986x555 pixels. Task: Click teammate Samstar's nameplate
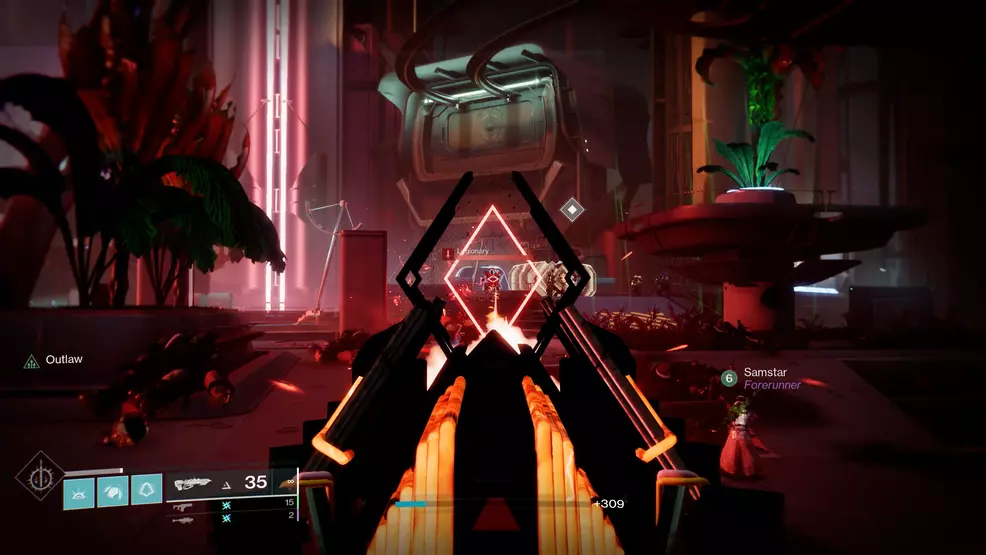[765, 372]
